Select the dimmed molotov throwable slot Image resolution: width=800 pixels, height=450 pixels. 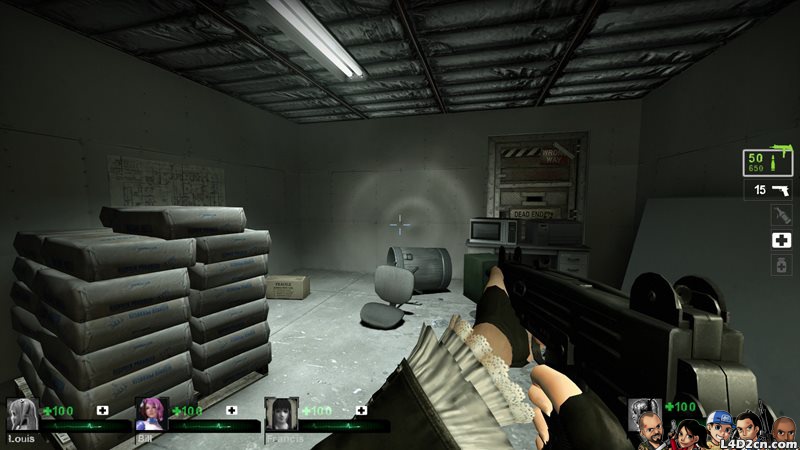[x=781, y=214]
